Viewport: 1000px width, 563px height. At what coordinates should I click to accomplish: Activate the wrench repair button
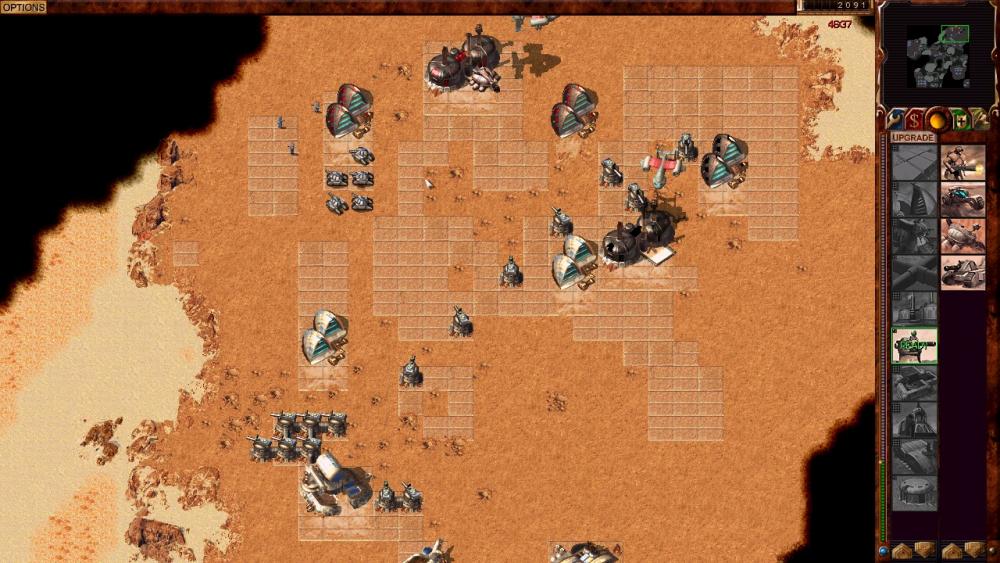click(x=893, y=119)
